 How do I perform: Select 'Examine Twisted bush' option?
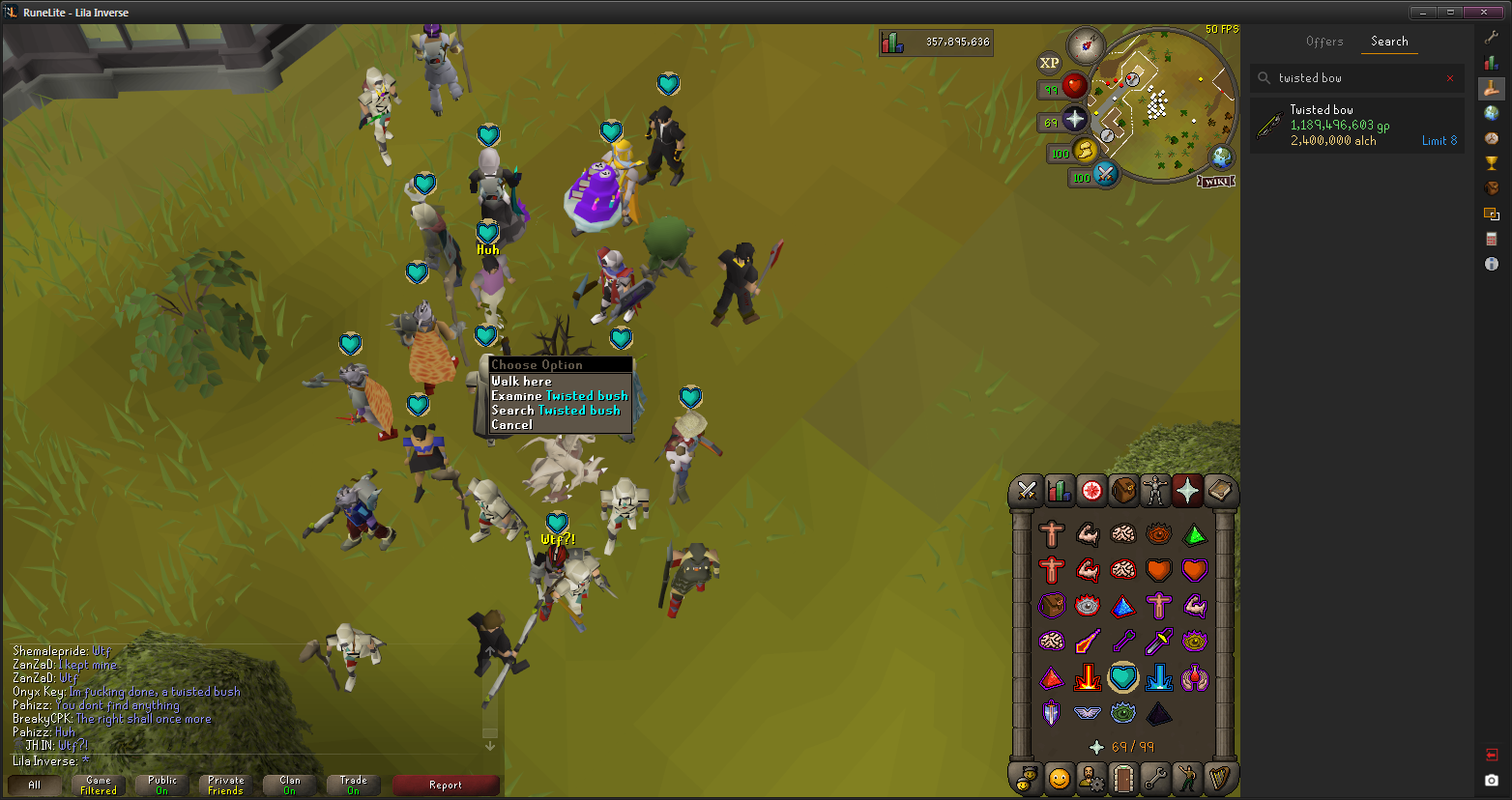(559, 395)
